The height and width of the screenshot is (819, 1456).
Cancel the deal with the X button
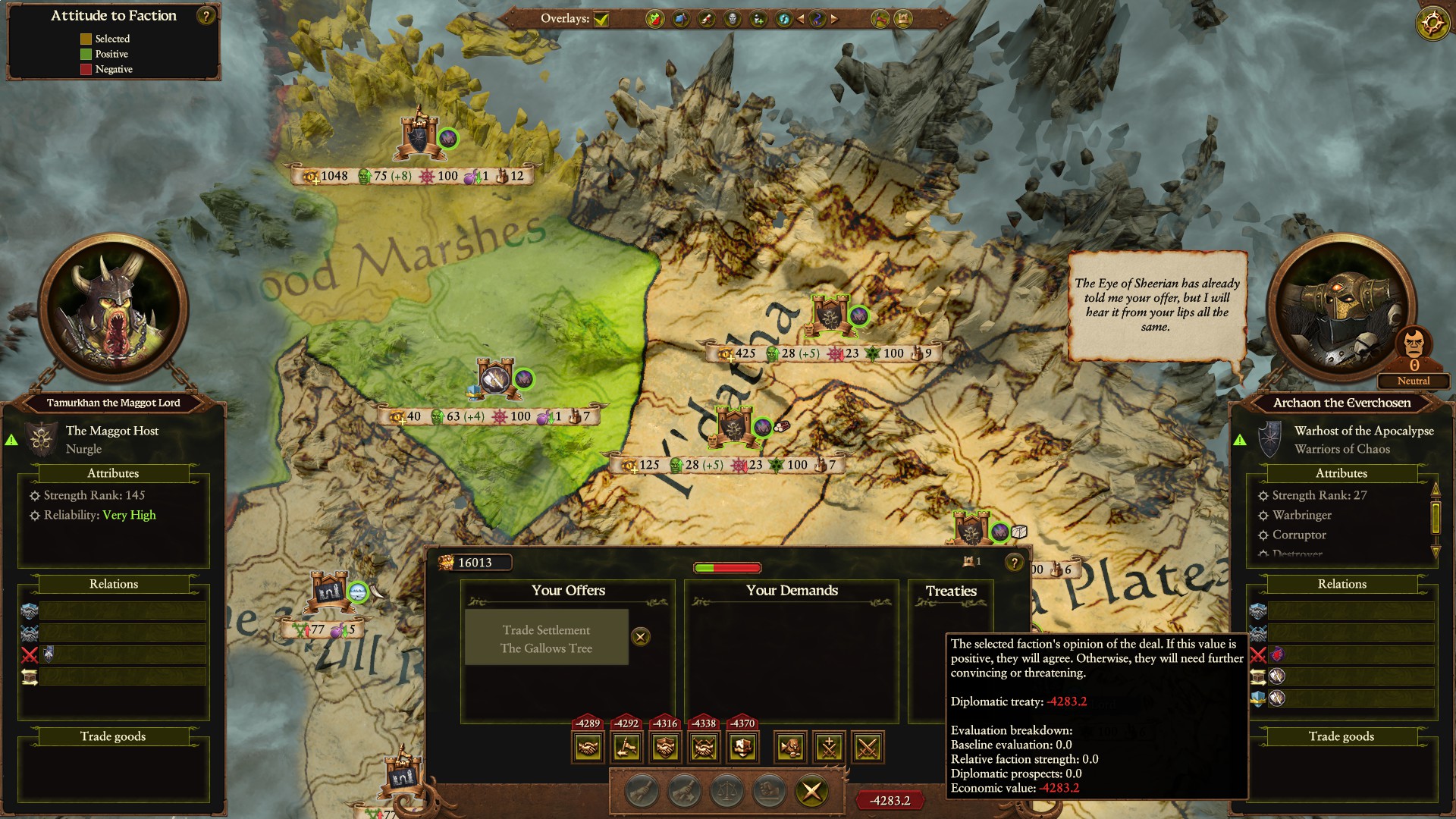tap(811, 792)
